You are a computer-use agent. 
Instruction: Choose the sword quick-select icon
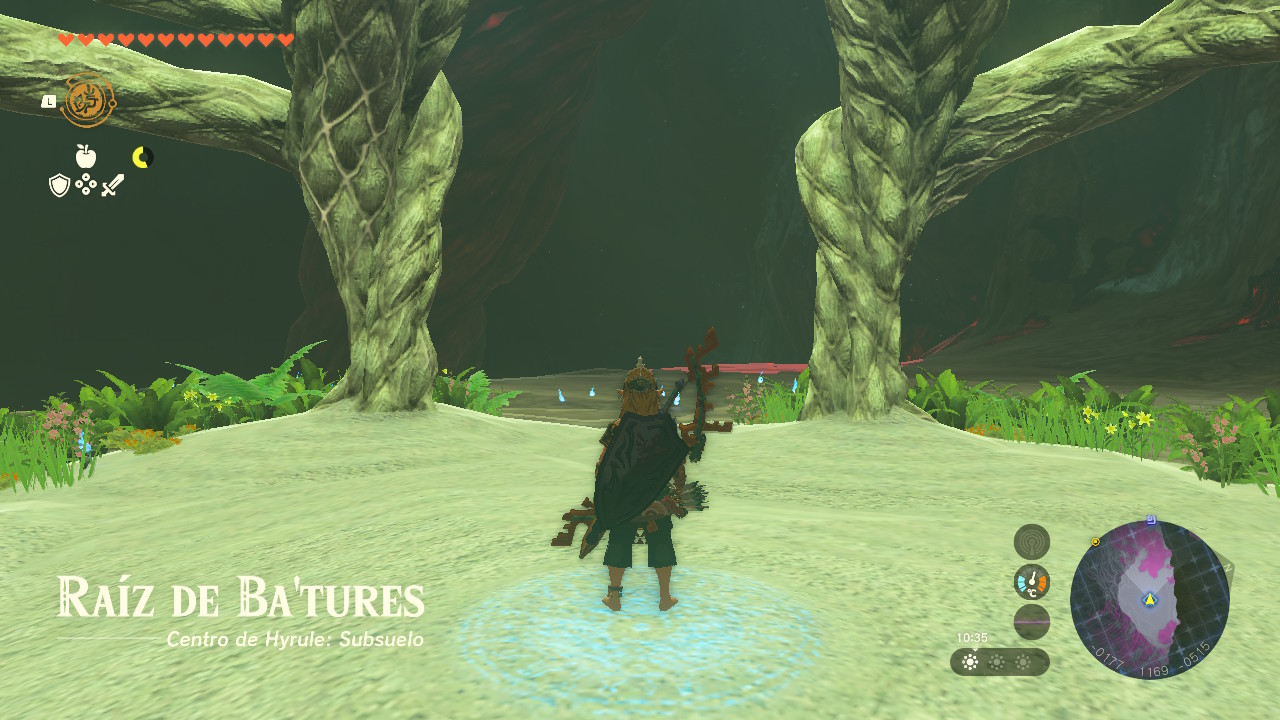[112, 185]
